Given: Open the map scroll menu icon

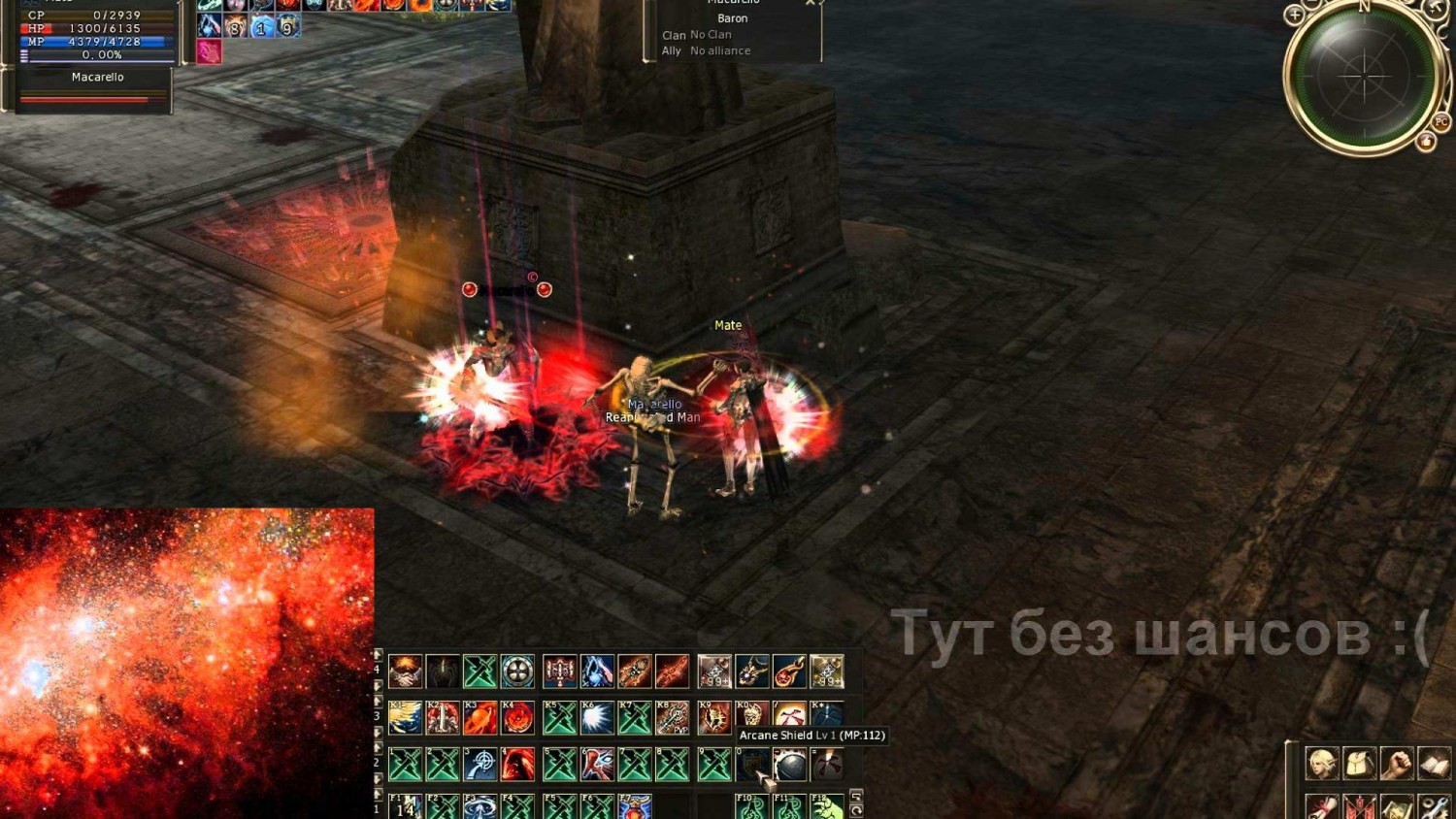Looking at the screenshot, I should (1397, 806).
